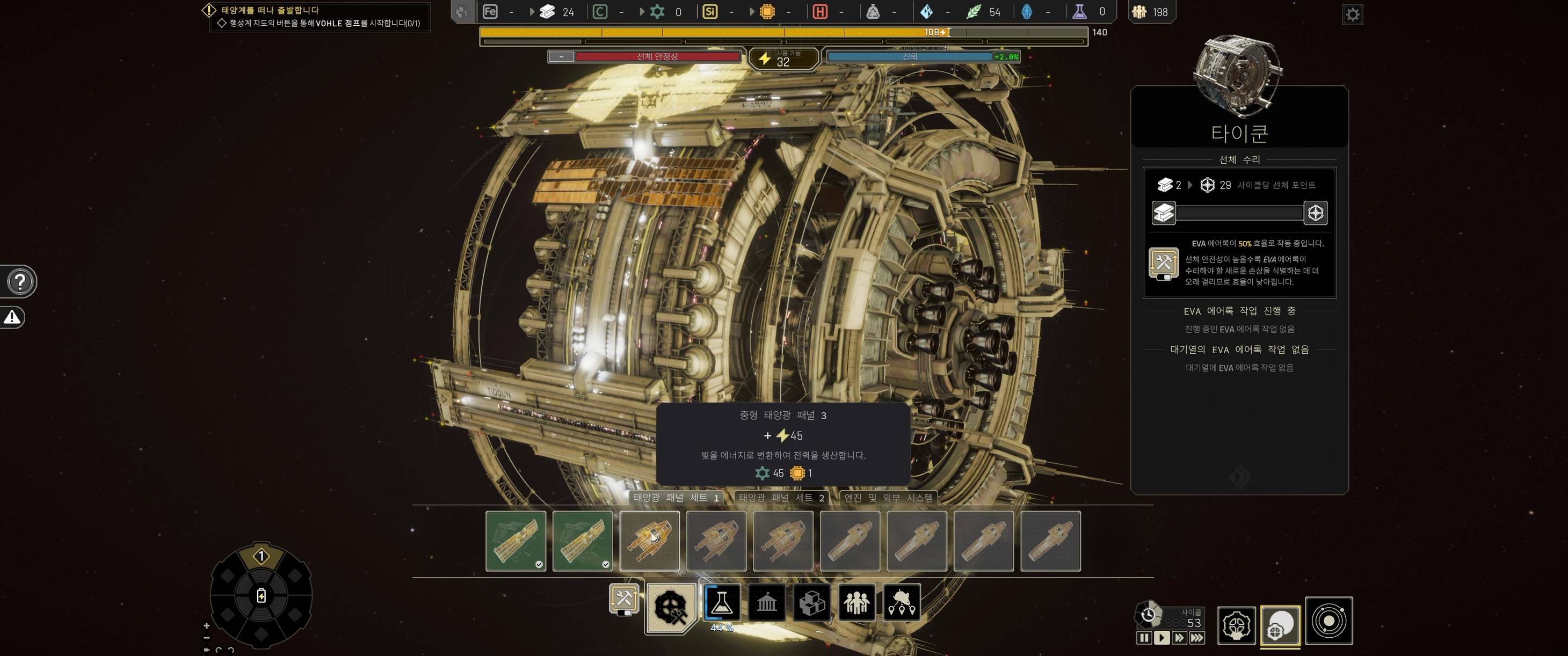This screenshot has width=1568, height=656.
Task: Pause the cycle timer
Action: coord(1144,638)
